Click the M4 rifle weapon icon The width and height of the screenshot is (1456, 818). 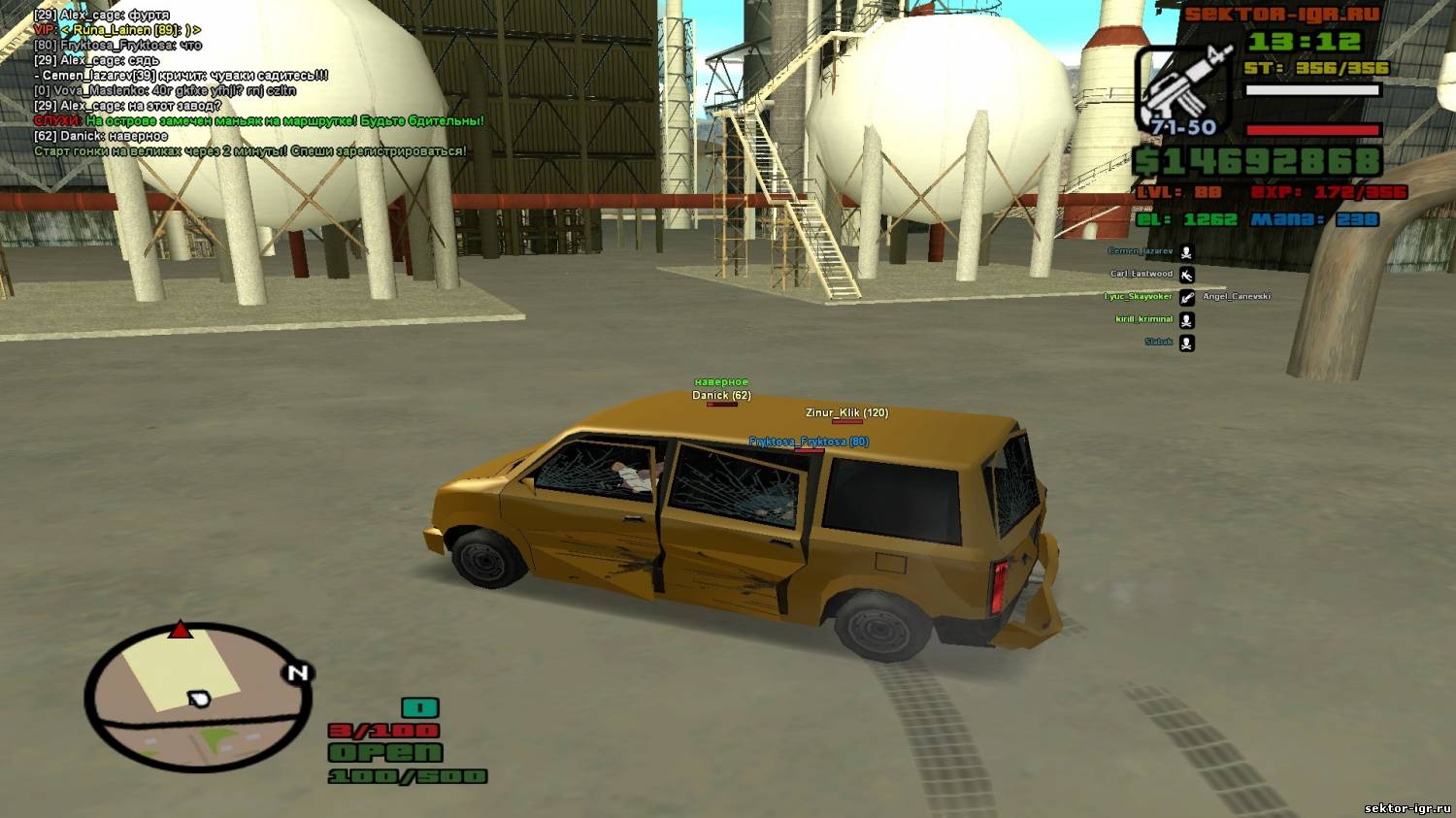(x=1182, y=87)
